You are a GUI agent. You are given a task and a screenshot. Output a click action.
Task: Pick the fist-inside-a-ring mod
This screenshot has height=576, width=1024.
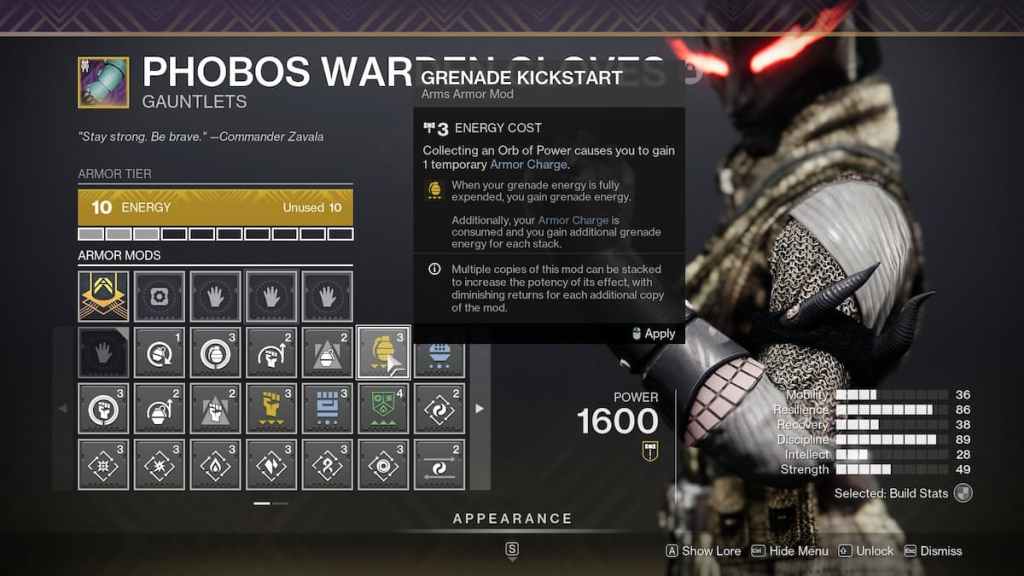click(x=103, y=408)
